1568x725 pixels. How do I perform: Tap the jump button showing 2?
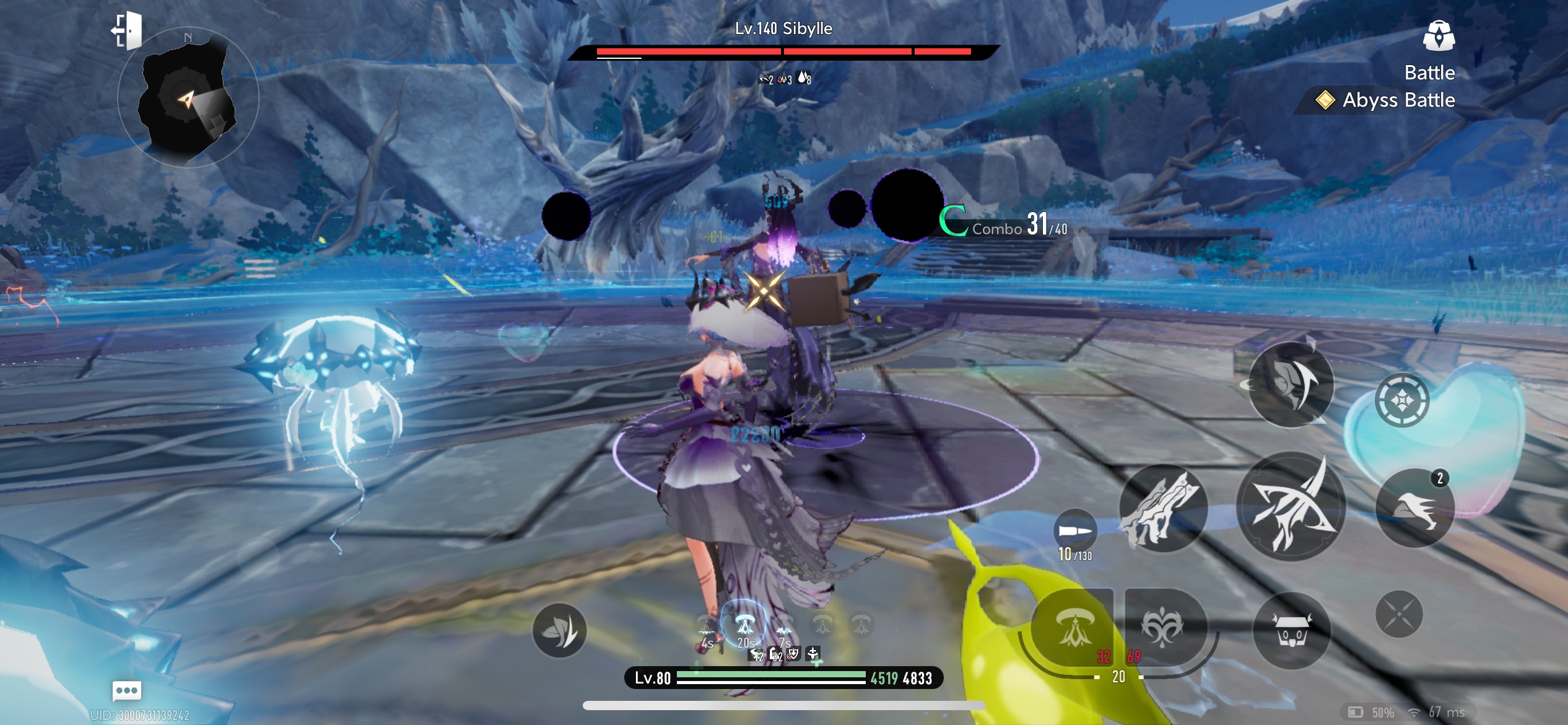click(1415, 508)
